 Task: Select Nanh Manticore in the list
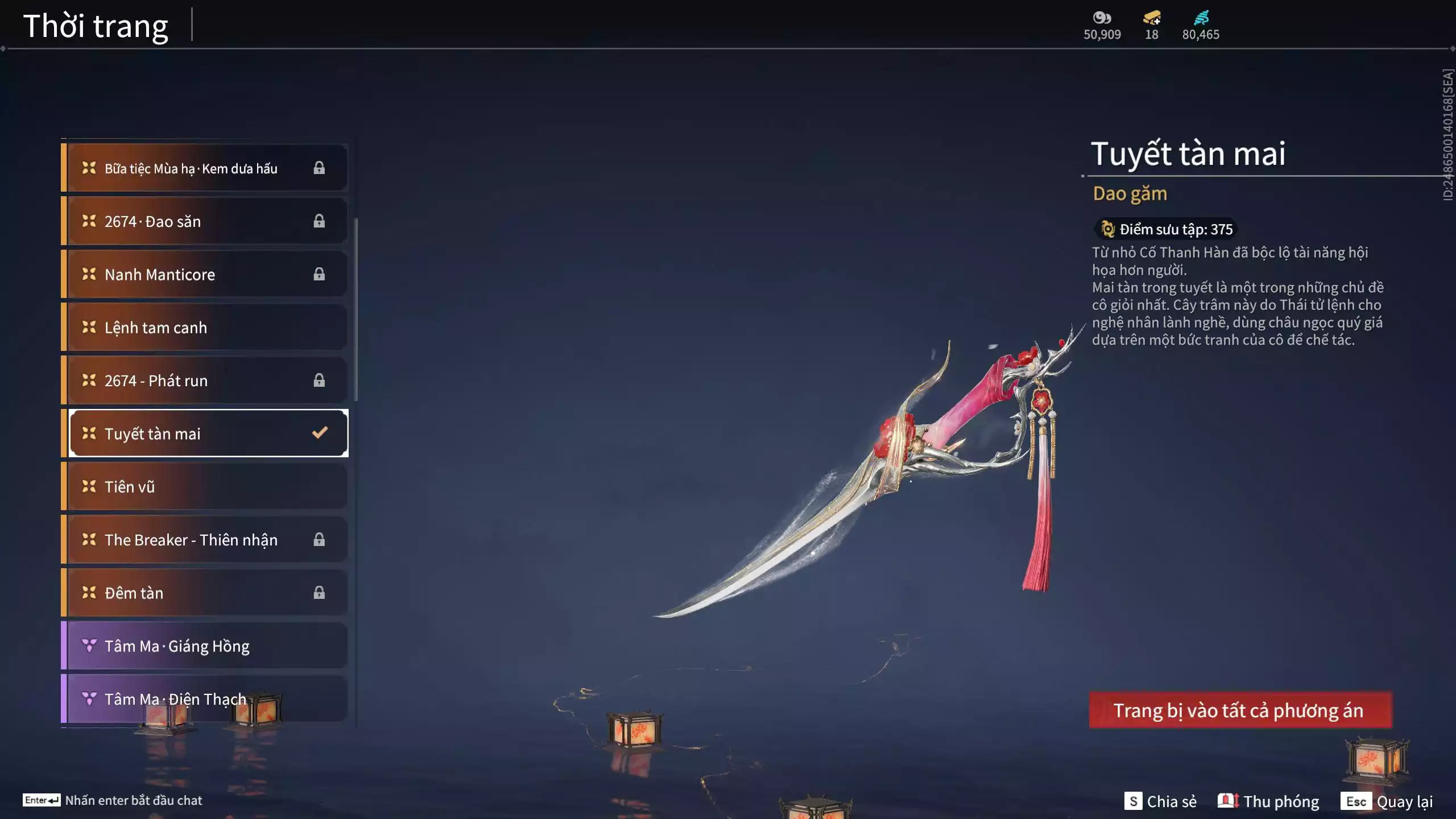[x=205, y=274]
